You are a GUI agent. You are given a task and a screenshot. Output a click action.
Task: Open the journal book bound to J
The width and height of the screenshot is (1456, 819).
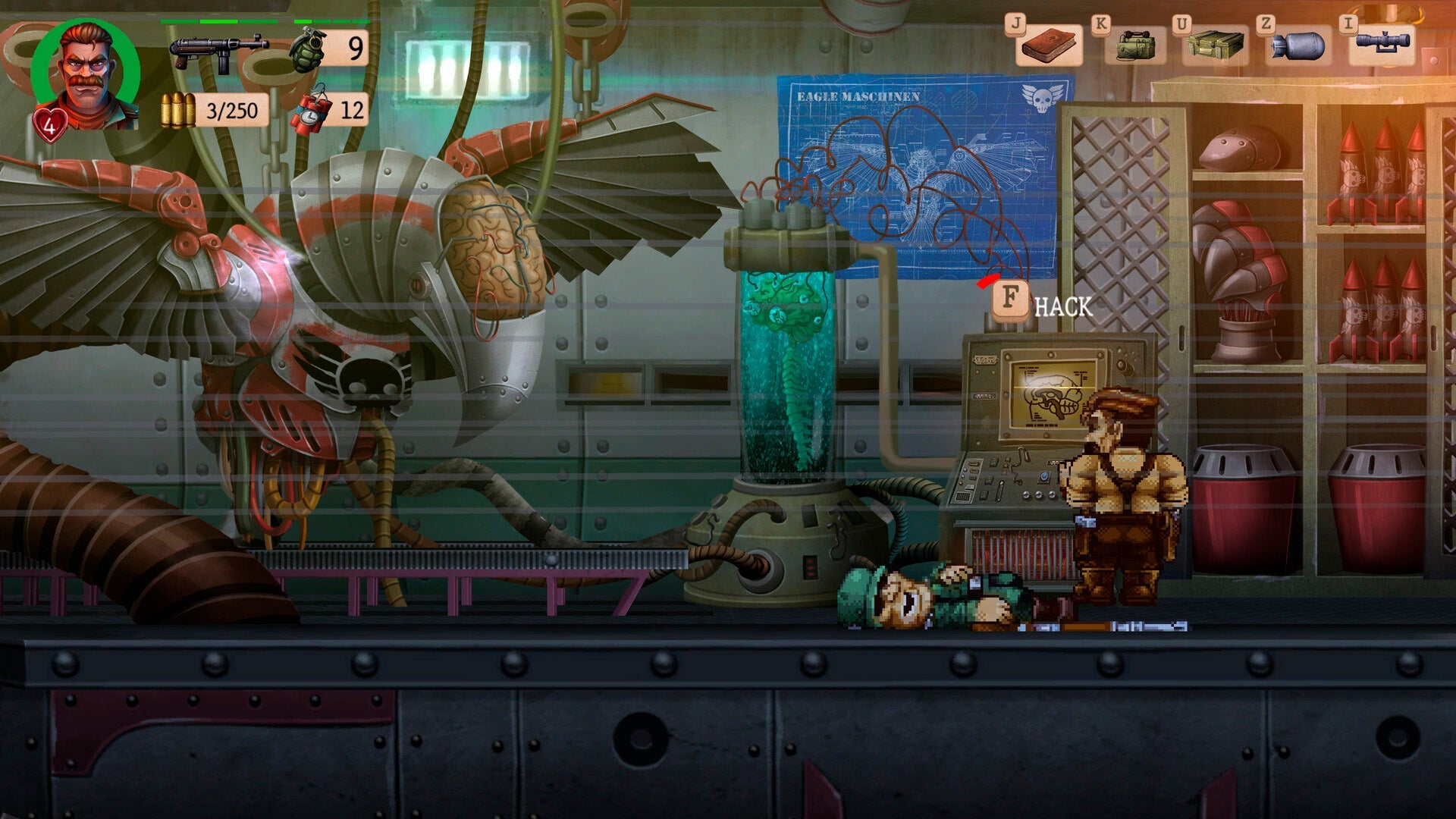(x=1050, y=47)
